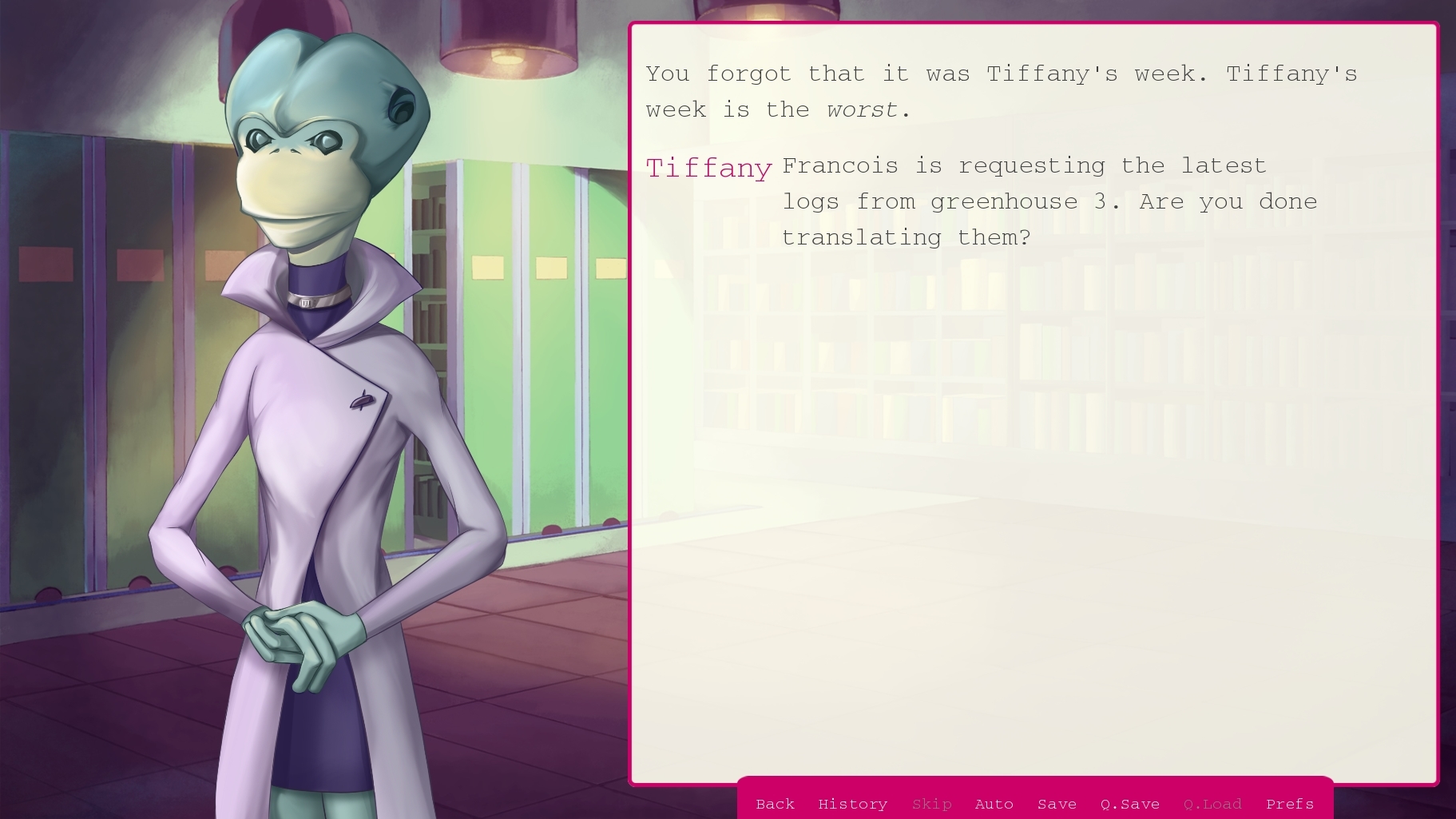Toggle Auto advance mode

994,804
